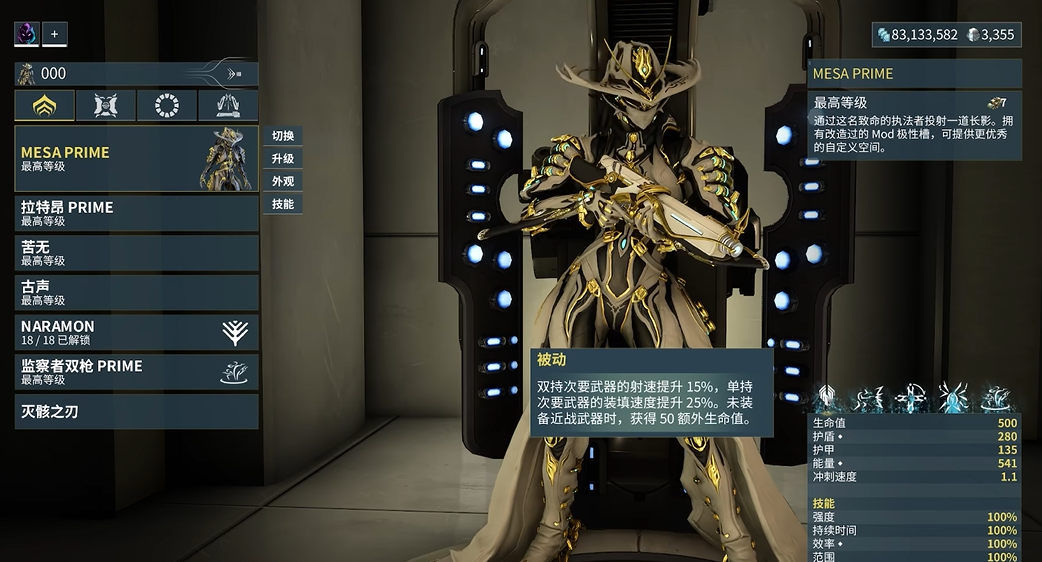
Task: Open the 外观 (appearance) menu
Action: [283, 182]
